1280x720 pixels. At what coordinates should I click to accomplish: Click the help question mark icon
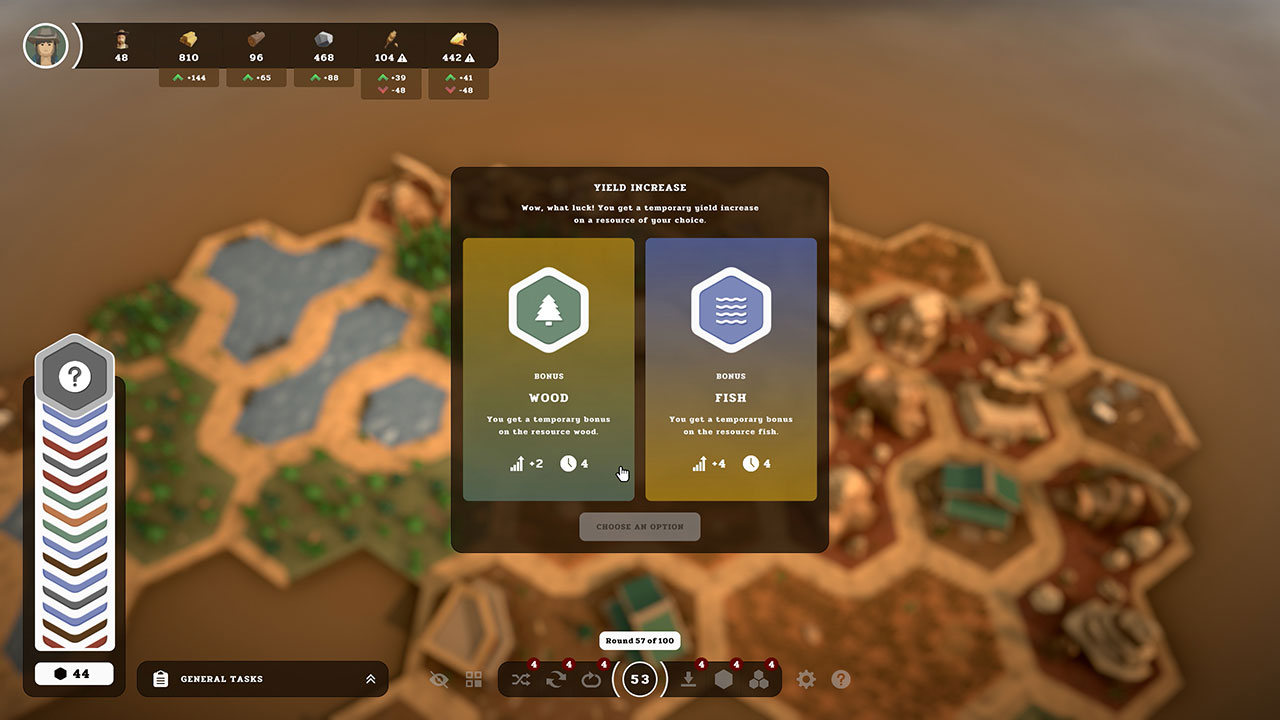[841, 679]
